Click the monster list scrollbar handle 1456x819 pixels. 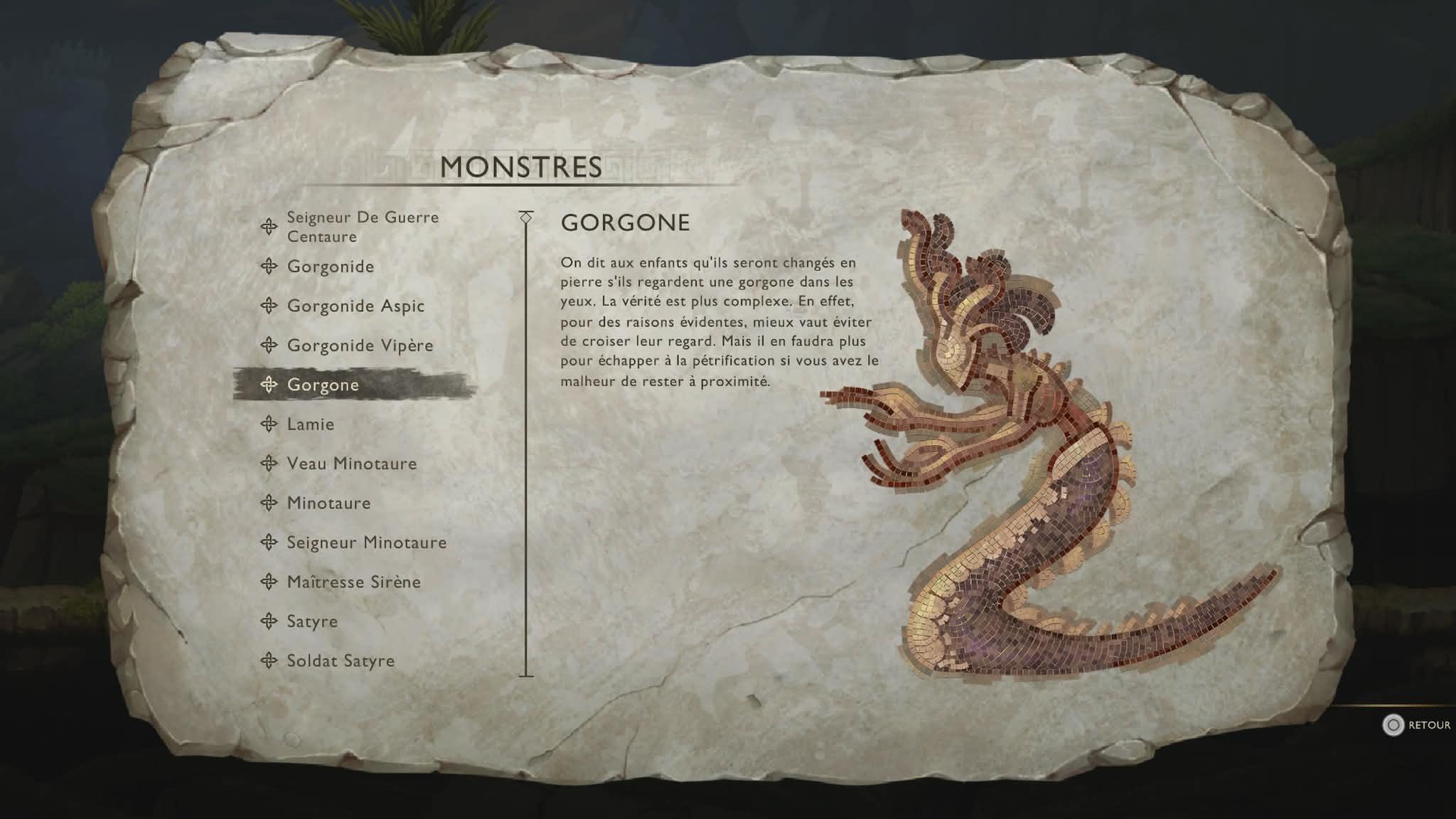point(526,217)
